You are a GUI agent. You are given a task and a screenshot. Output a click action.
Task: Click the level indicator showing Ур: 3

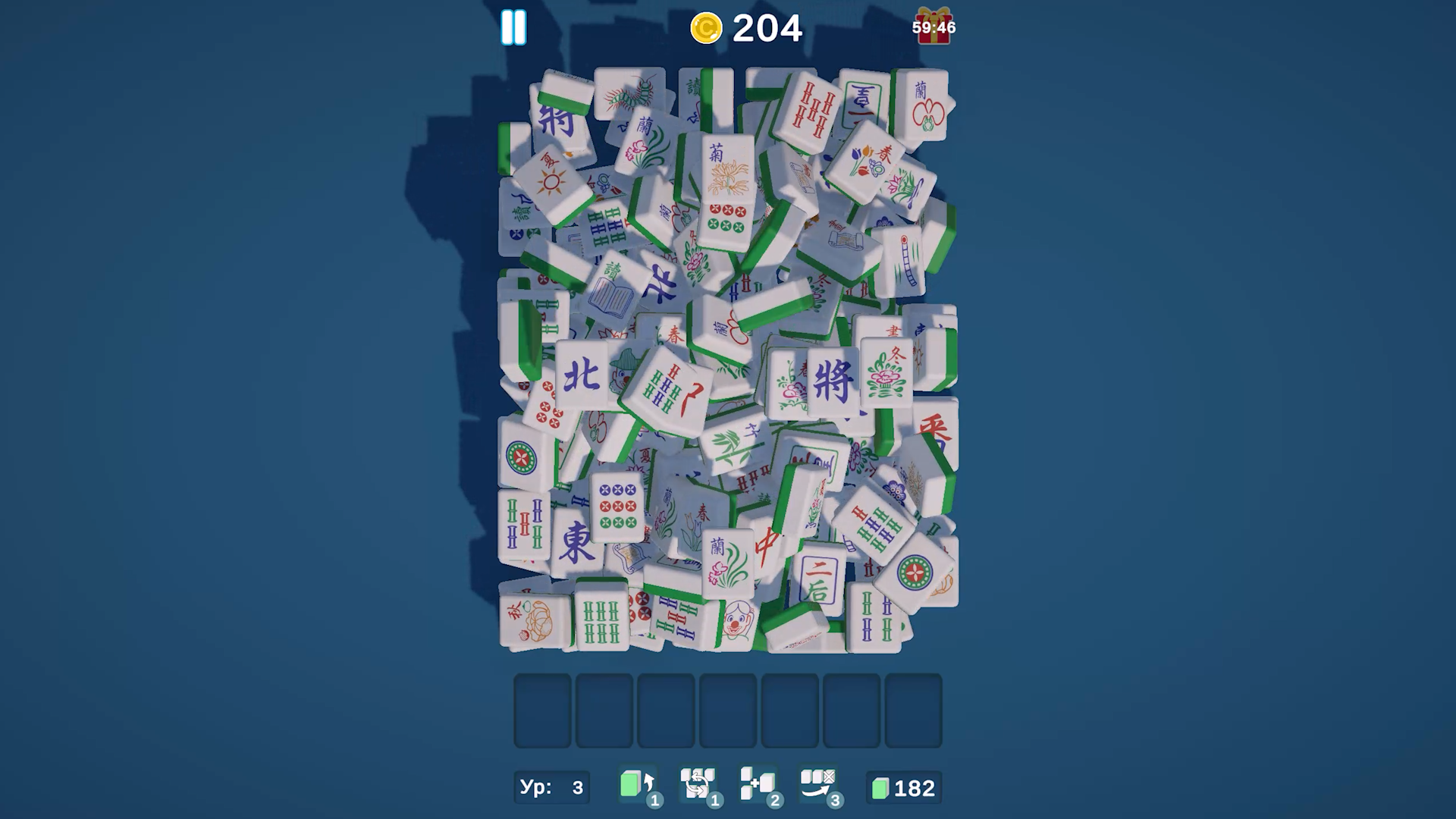pyautogui.click(x=551, y=789)
